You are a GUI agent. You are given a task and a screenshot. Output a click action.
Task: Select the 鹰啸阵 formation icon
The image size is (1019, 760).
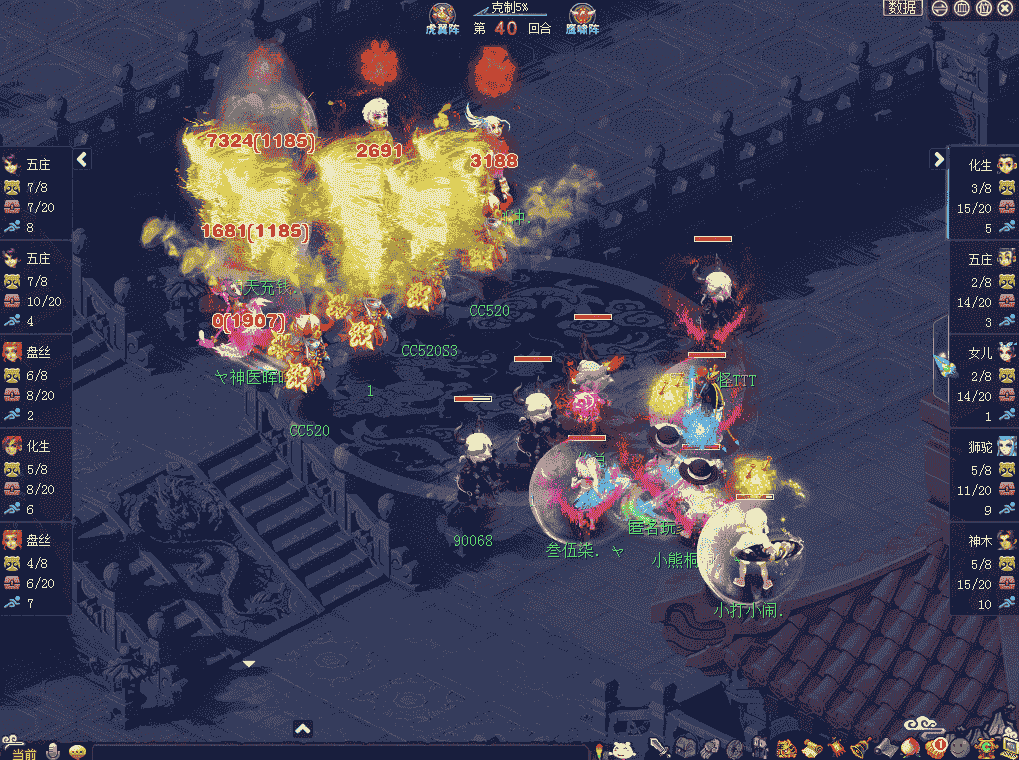(583, 17)
